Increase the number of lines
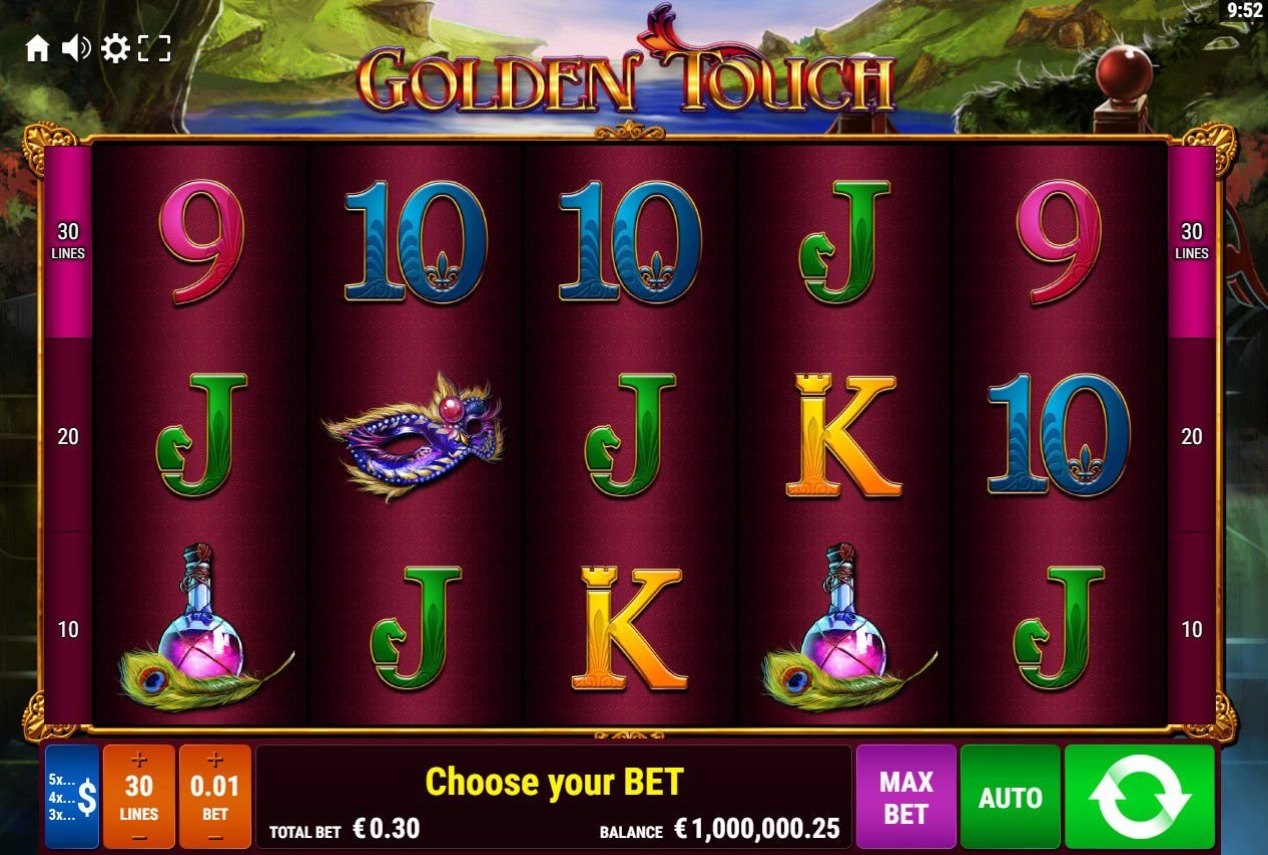 pos(139,761)
